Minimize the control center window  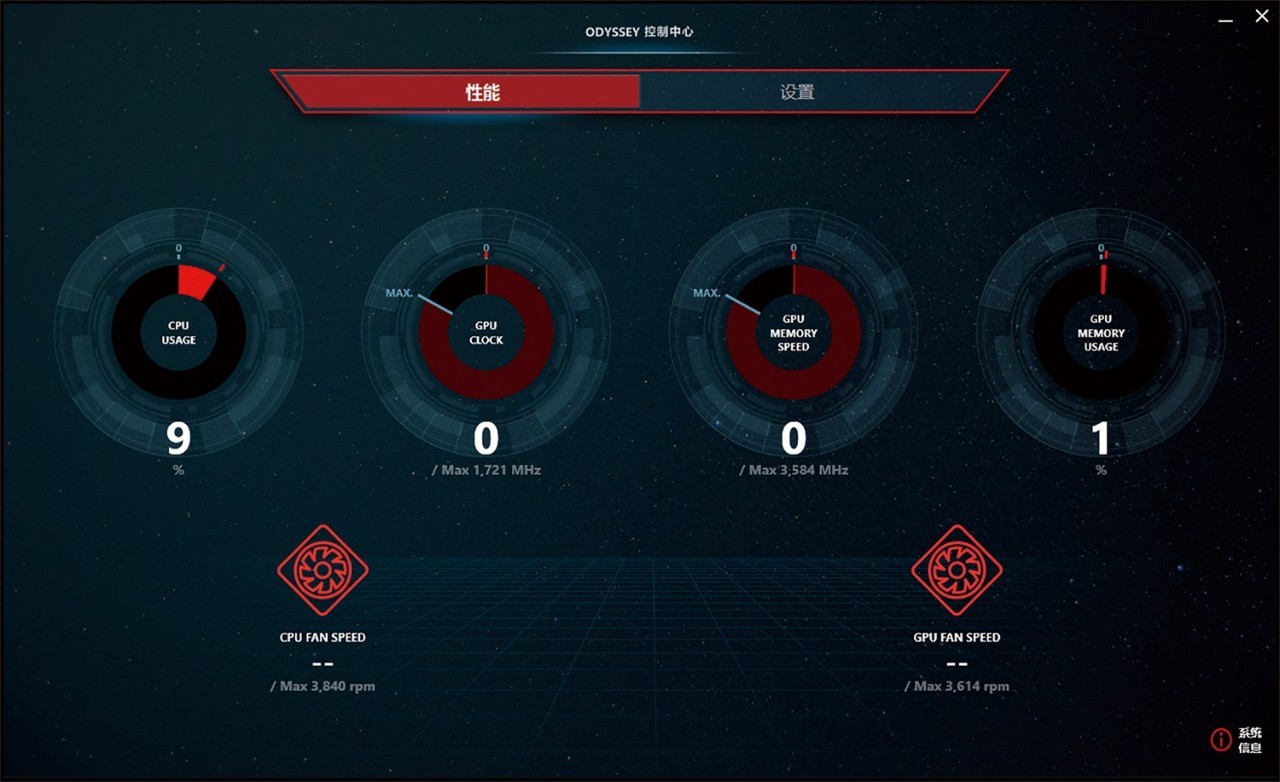[x=1225, y=17]
